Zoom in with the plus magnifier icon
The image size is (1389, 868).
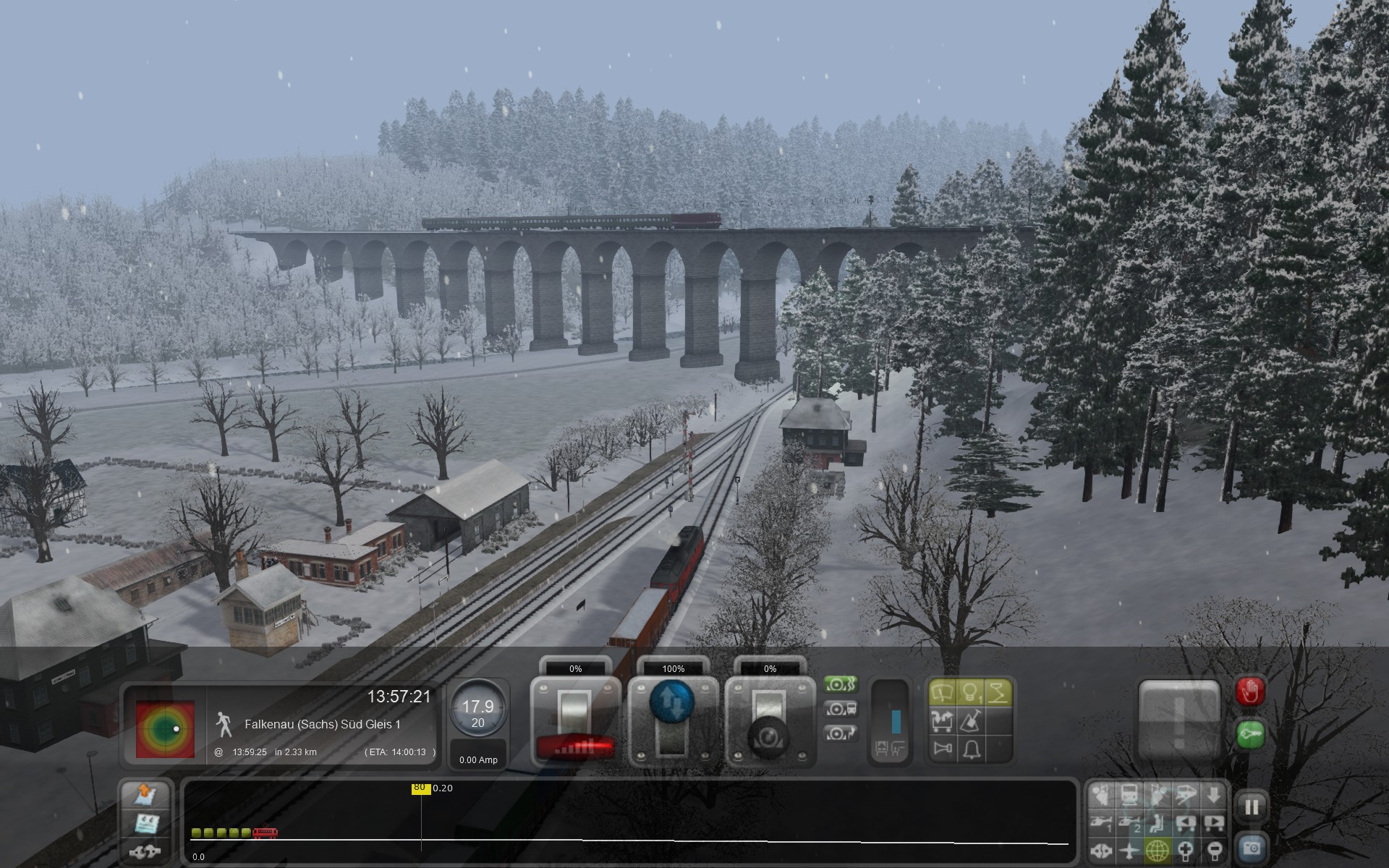[1186, 851]
